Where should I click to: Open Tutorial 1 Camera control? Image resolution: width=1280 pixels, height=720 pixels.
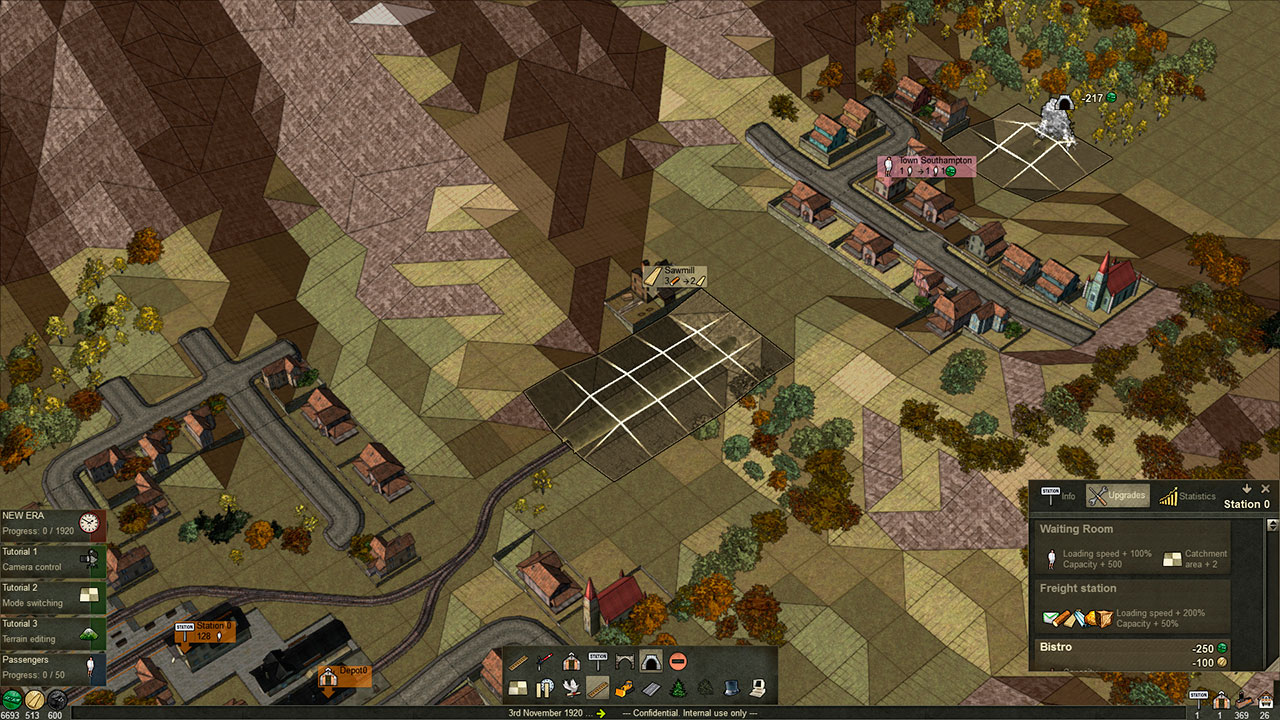click(x=52, y=559)
